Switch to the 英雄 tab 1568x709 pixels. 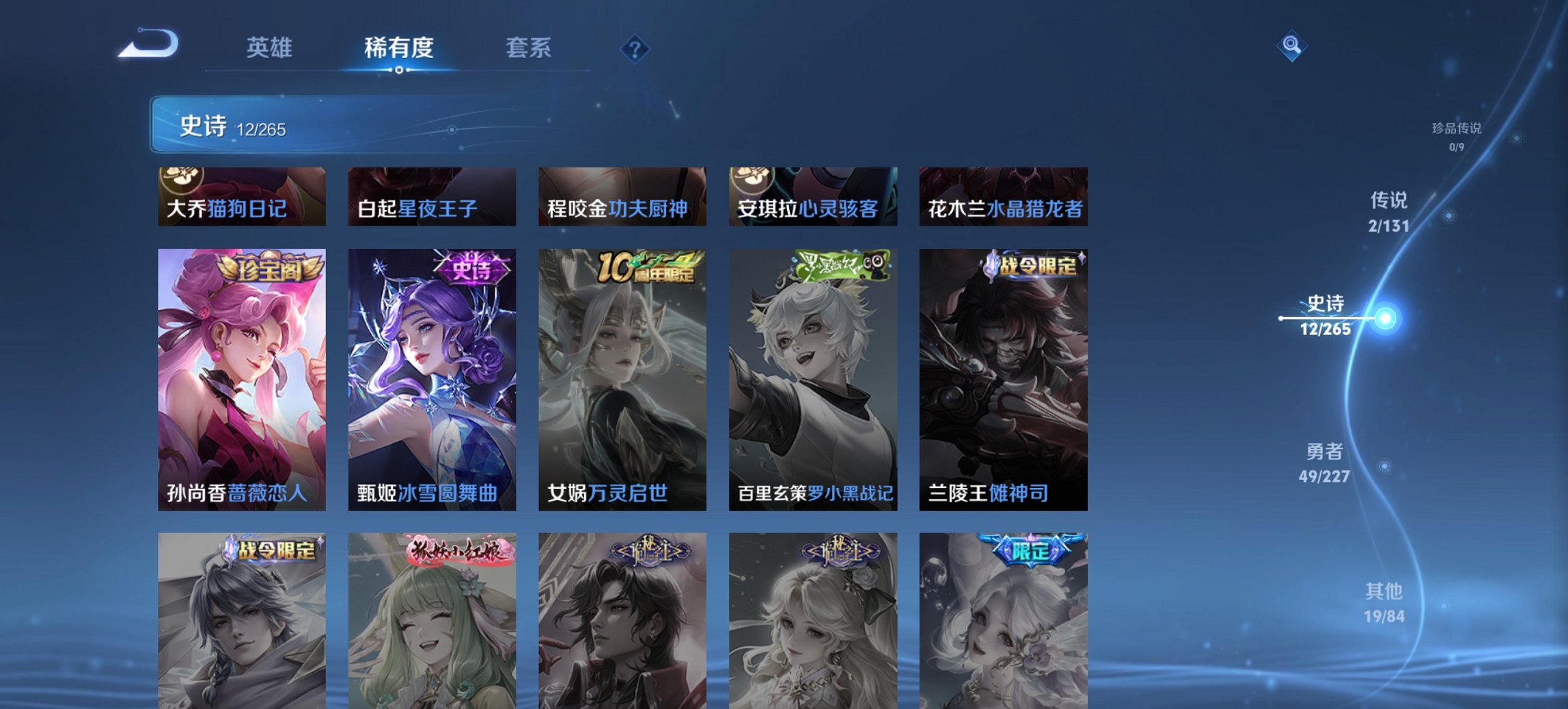(x=271, y=48)
